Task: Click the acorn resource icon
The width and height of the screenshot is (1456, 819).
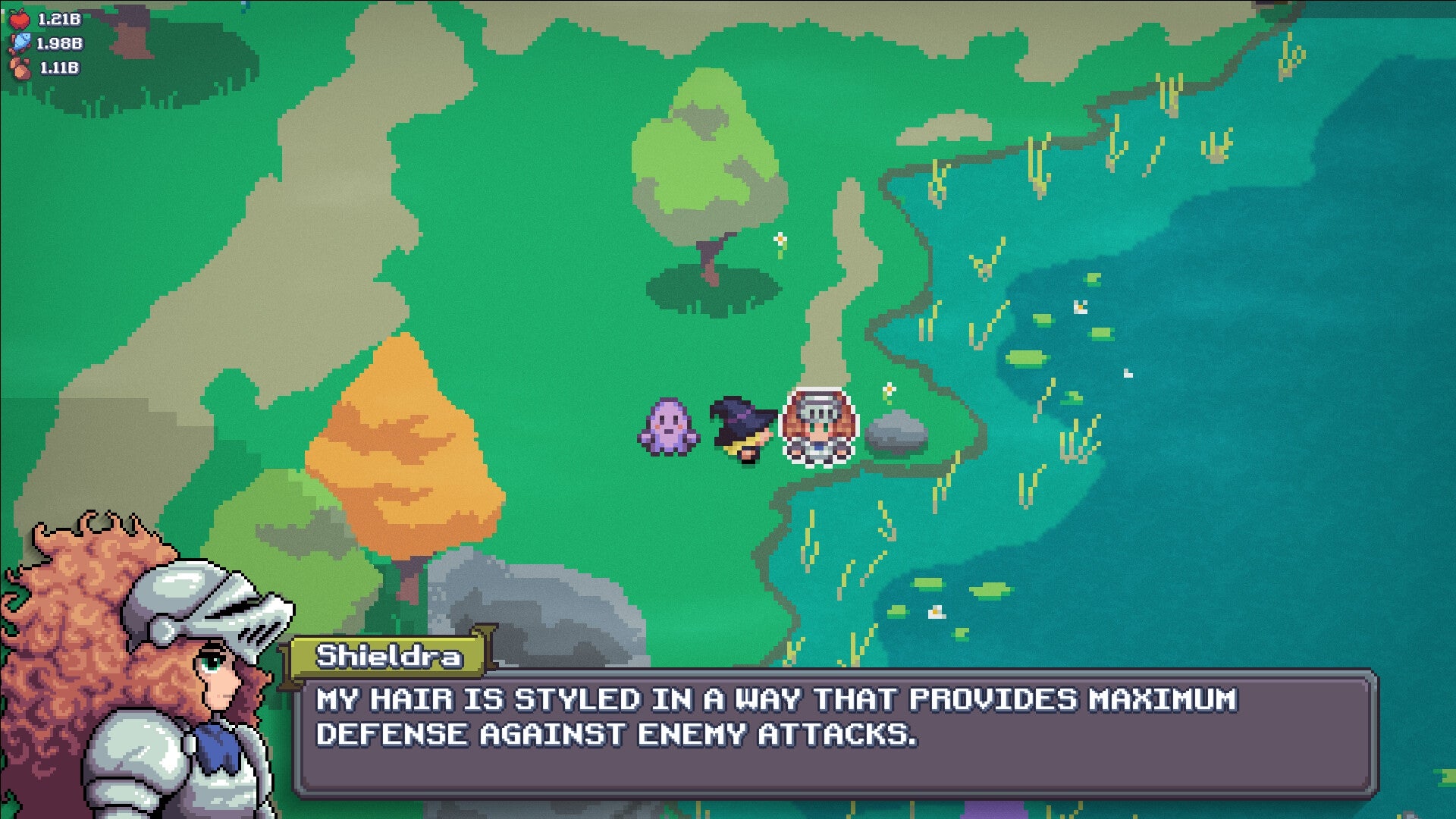Action: (x=21, y=70)
